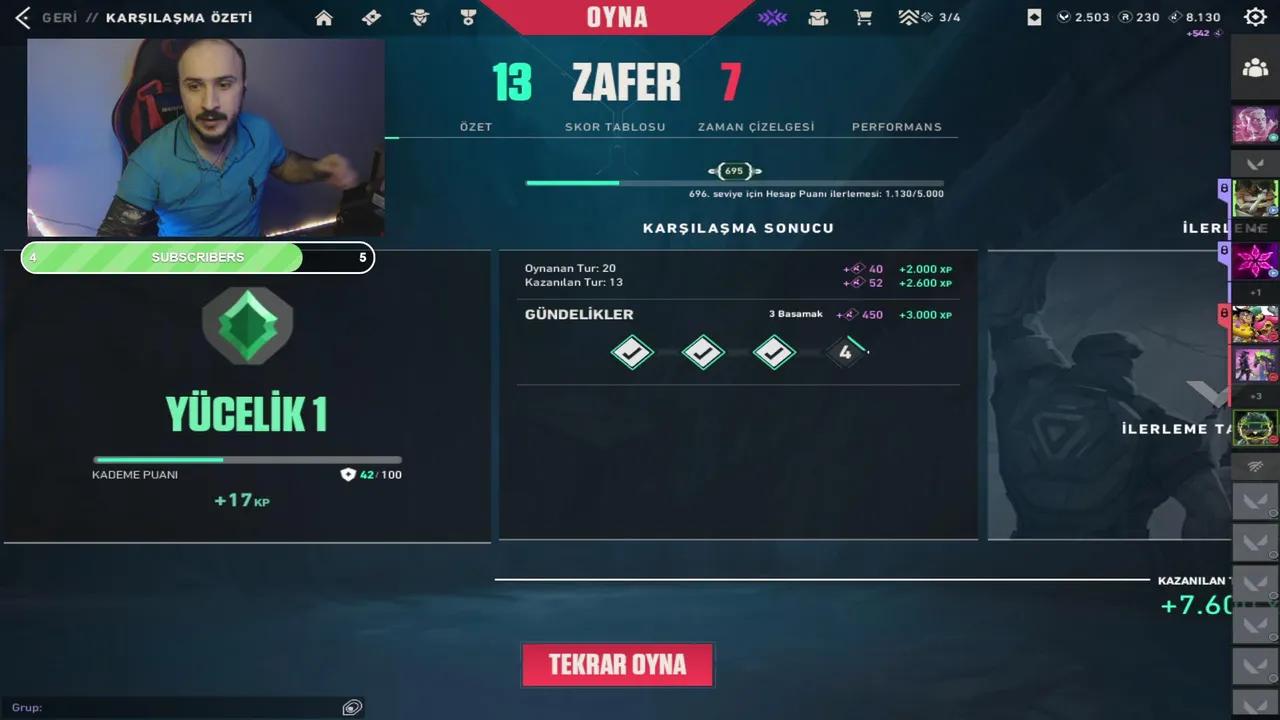Open the in-game store cart icon

point(863,17)
